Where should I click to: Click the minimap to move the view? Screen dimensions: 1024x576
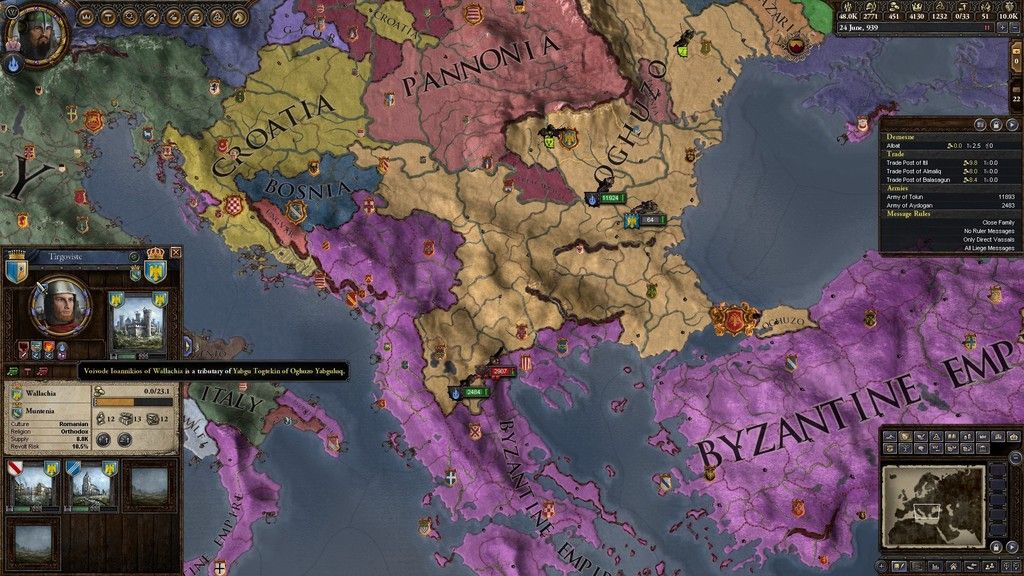pos(933,505)
